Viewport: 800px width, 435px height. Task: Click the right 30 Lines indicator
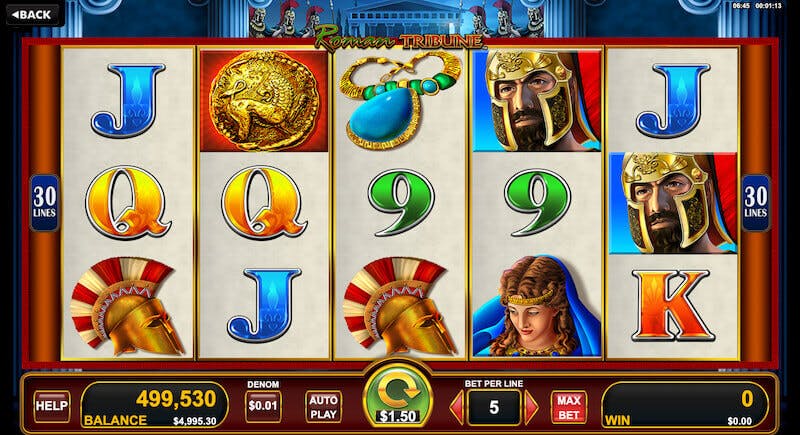(755, 203)
